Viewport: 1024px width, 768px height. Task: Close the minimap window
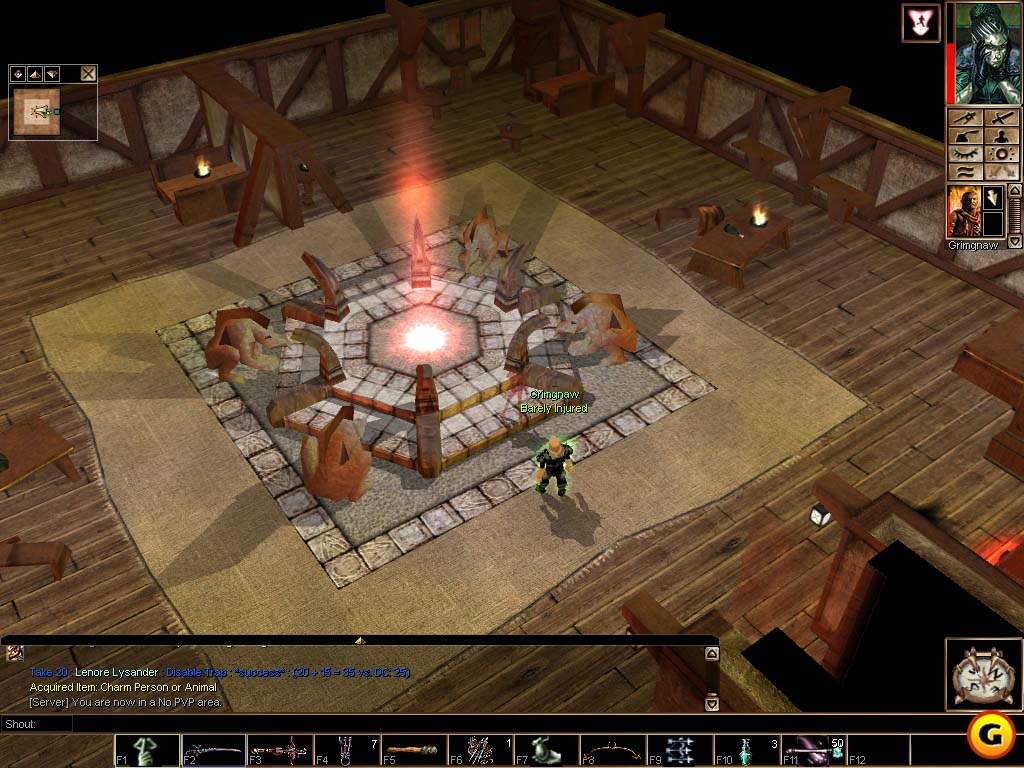click(88, 73)
